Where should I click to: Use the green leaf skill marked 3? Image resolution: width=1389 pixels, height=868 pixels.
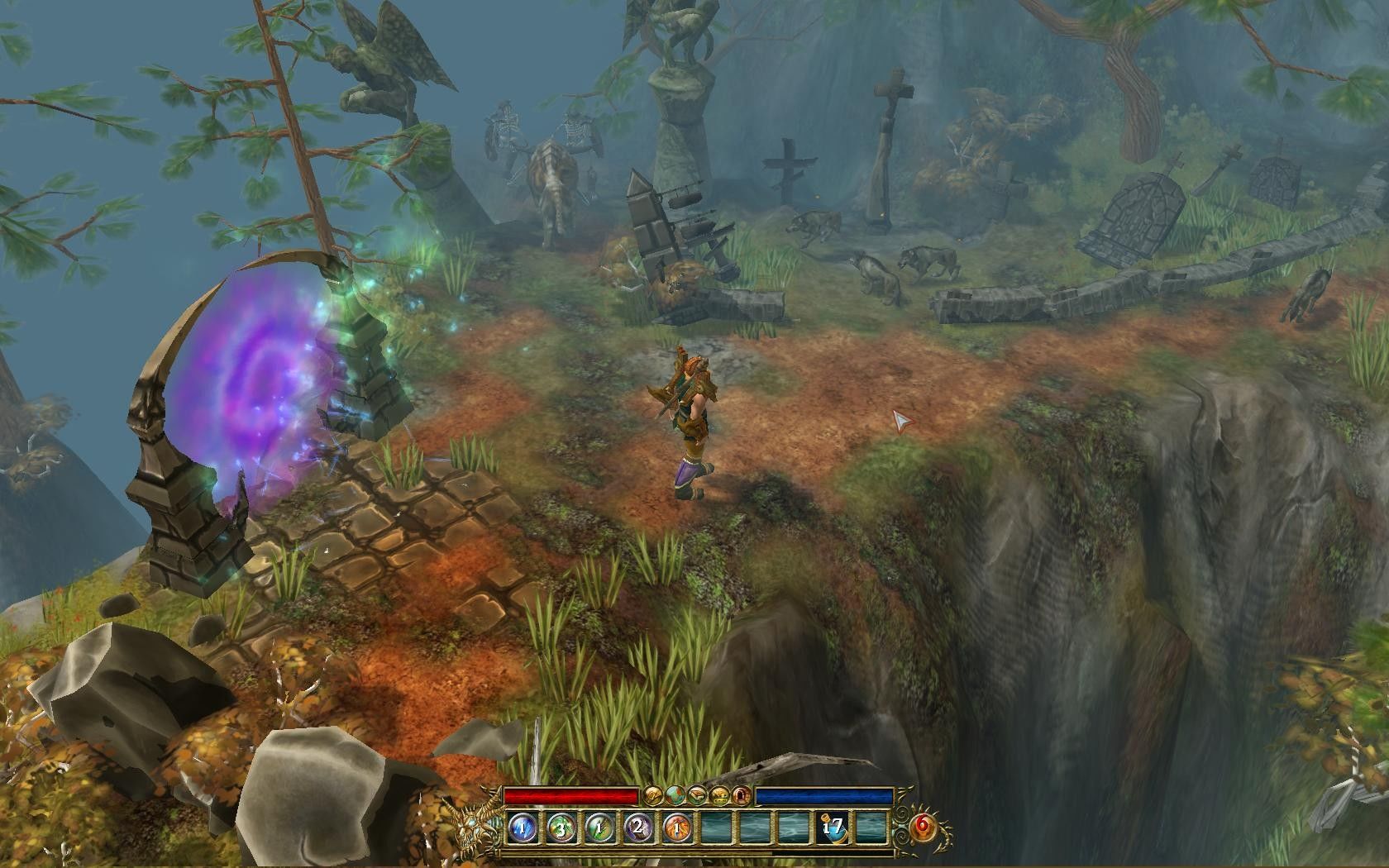[x=561, y=827]
